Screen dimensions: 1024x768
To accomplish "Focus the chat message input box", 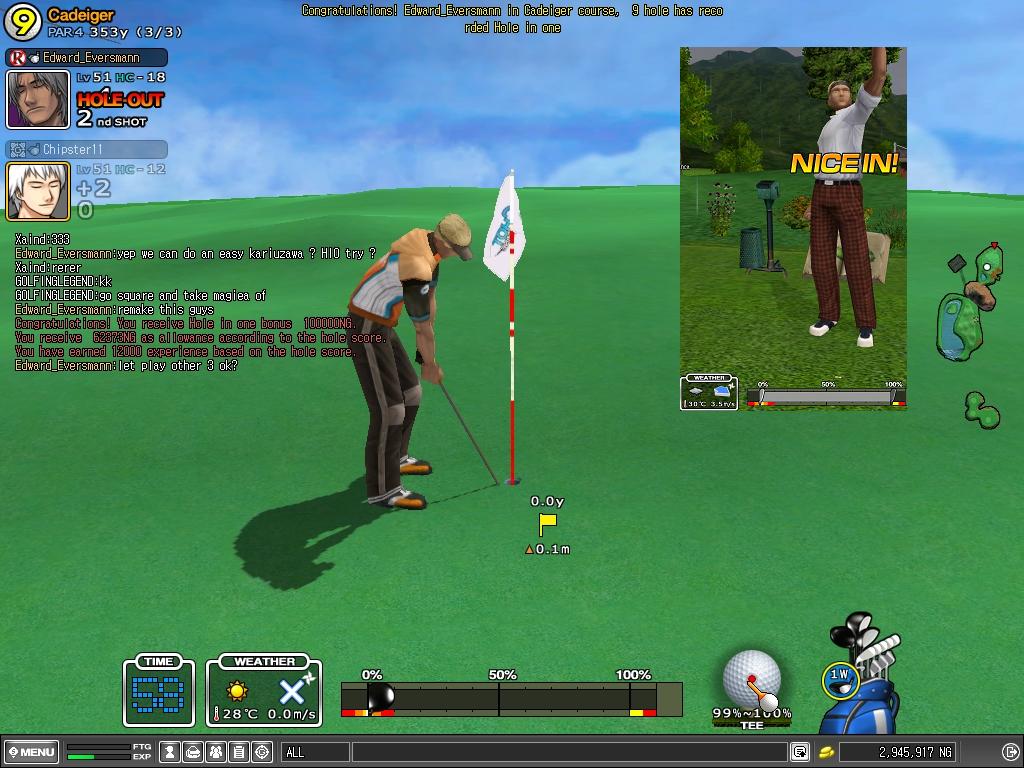I will [x=570, y=752].
